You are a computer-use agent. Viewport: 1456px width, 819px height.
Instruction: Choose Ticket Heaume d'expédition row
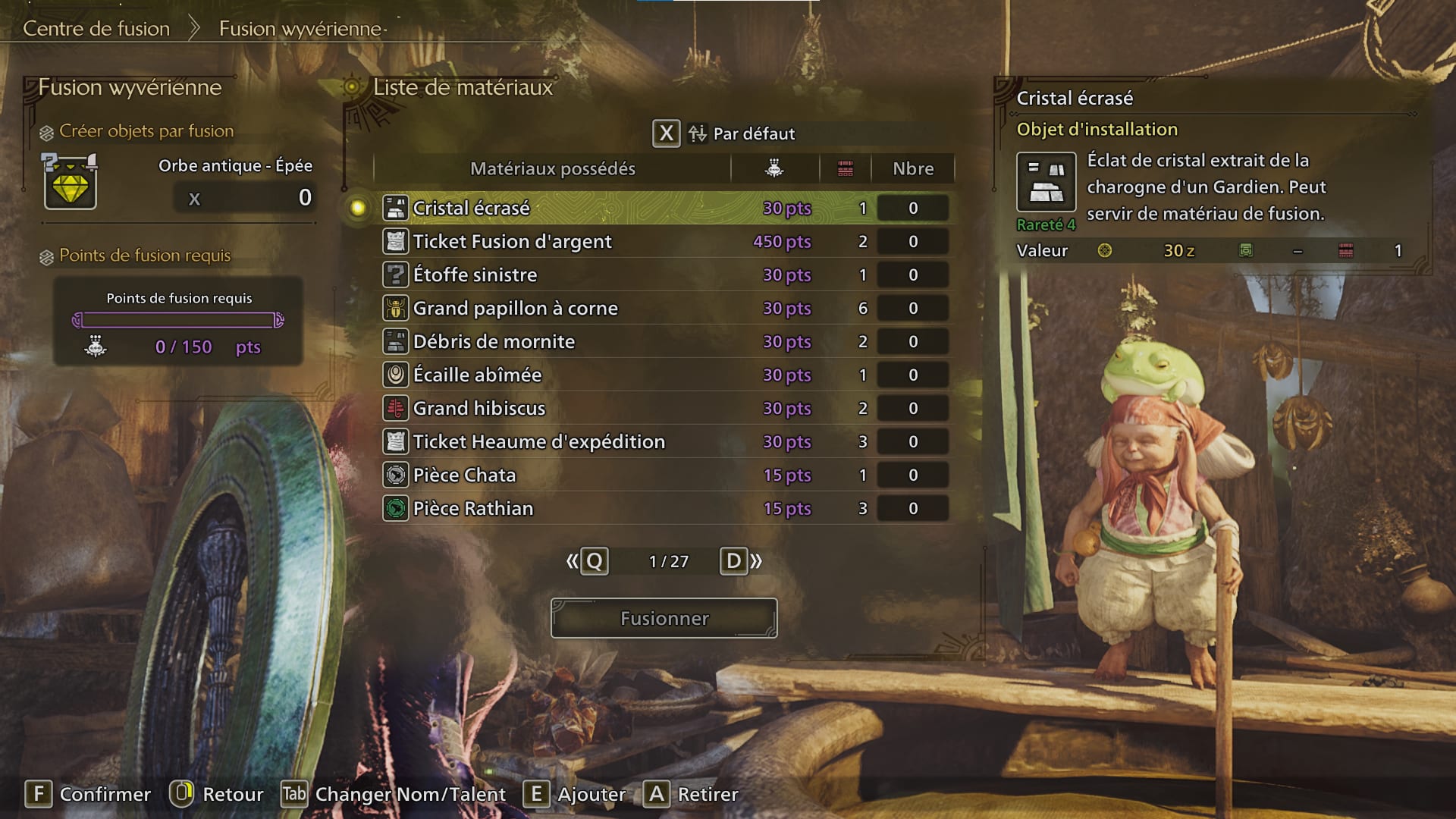point(538,441)
